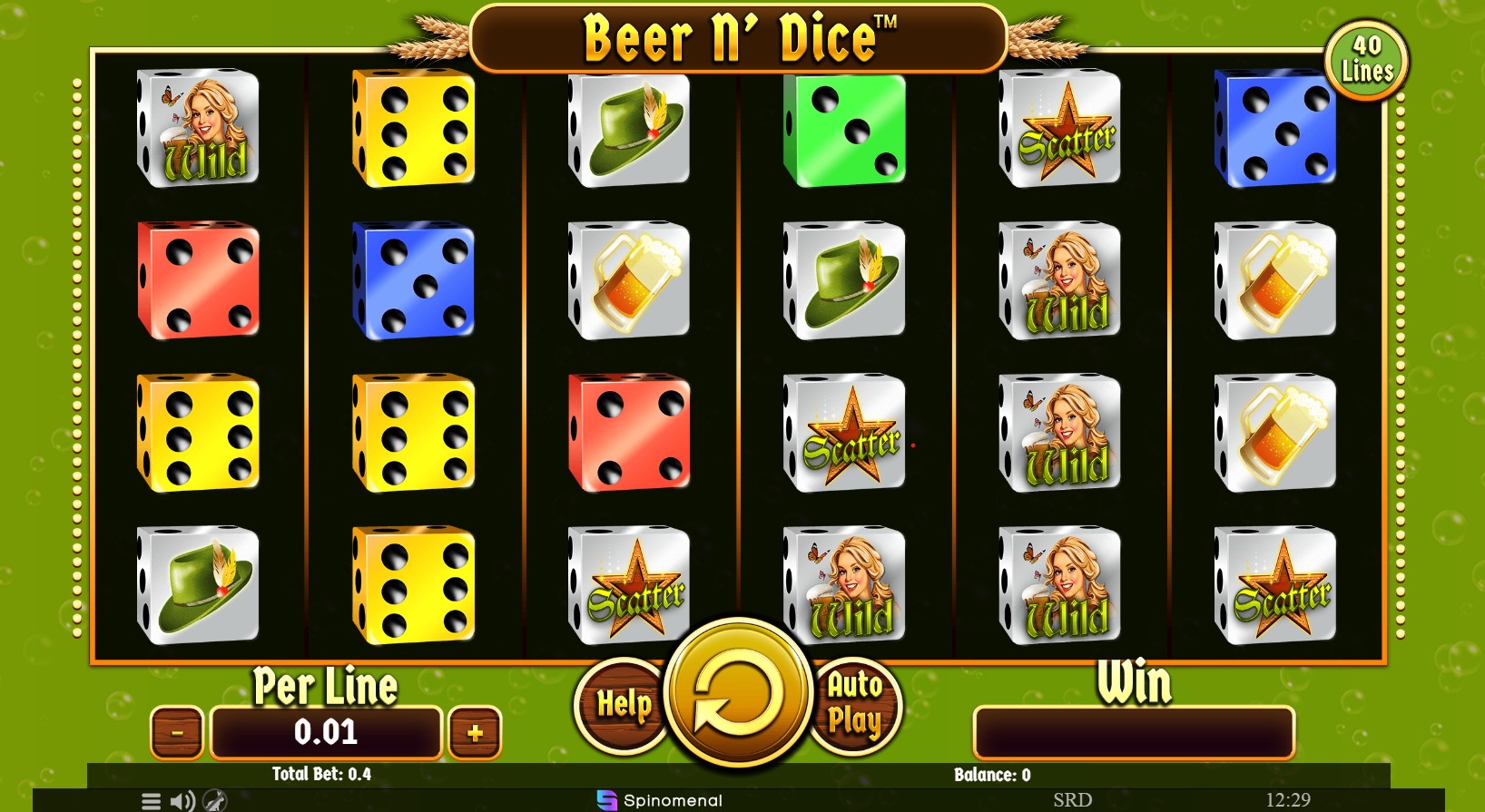Enable turbo spin via the rabbit icon
Screen dimensions: 1485x812
coord(212,800)
